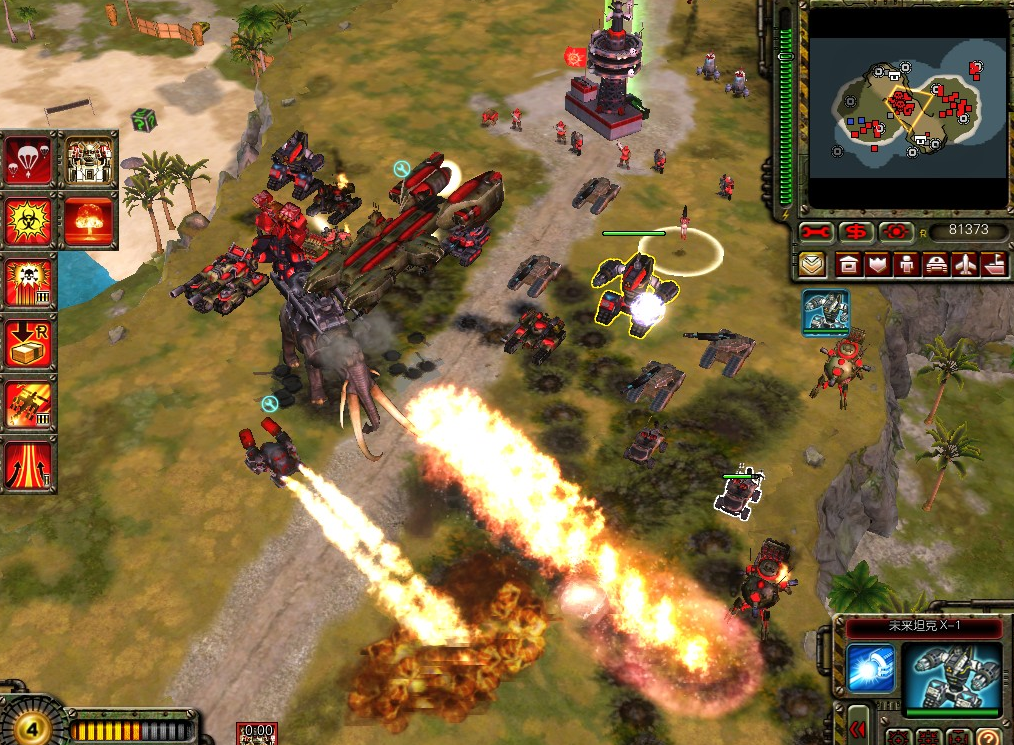Viewport: 1014px width, 745px height.
Task: Toggle sell mode with the dollar button
Action: click(855, 232)
